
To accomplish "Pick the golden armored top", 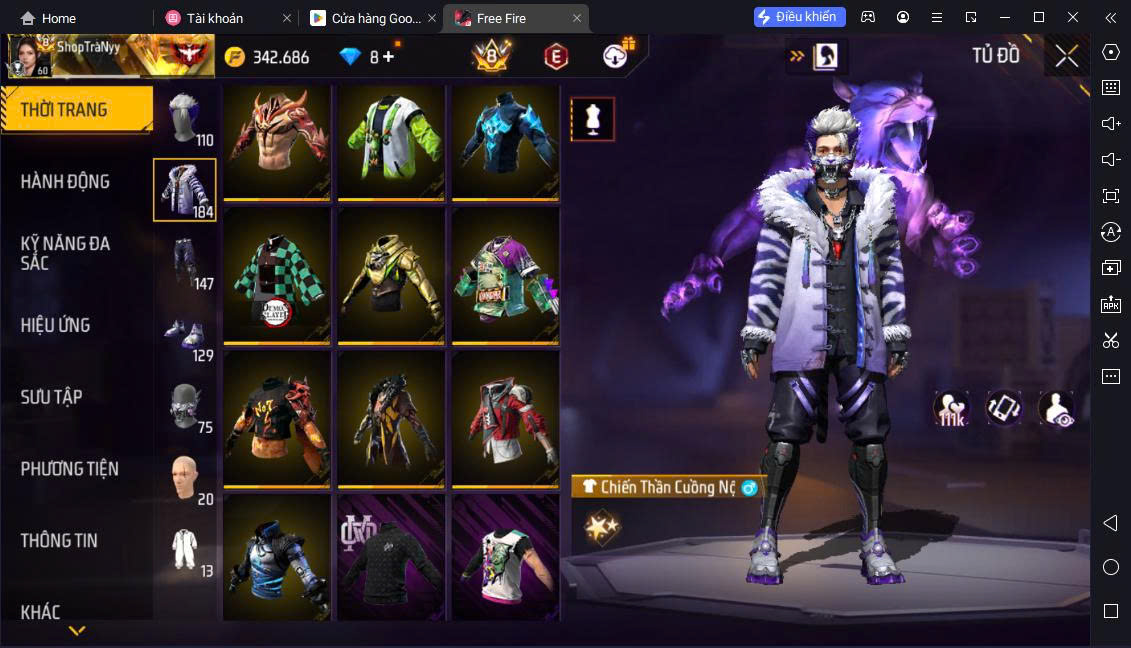I will [x=391, y=277].
